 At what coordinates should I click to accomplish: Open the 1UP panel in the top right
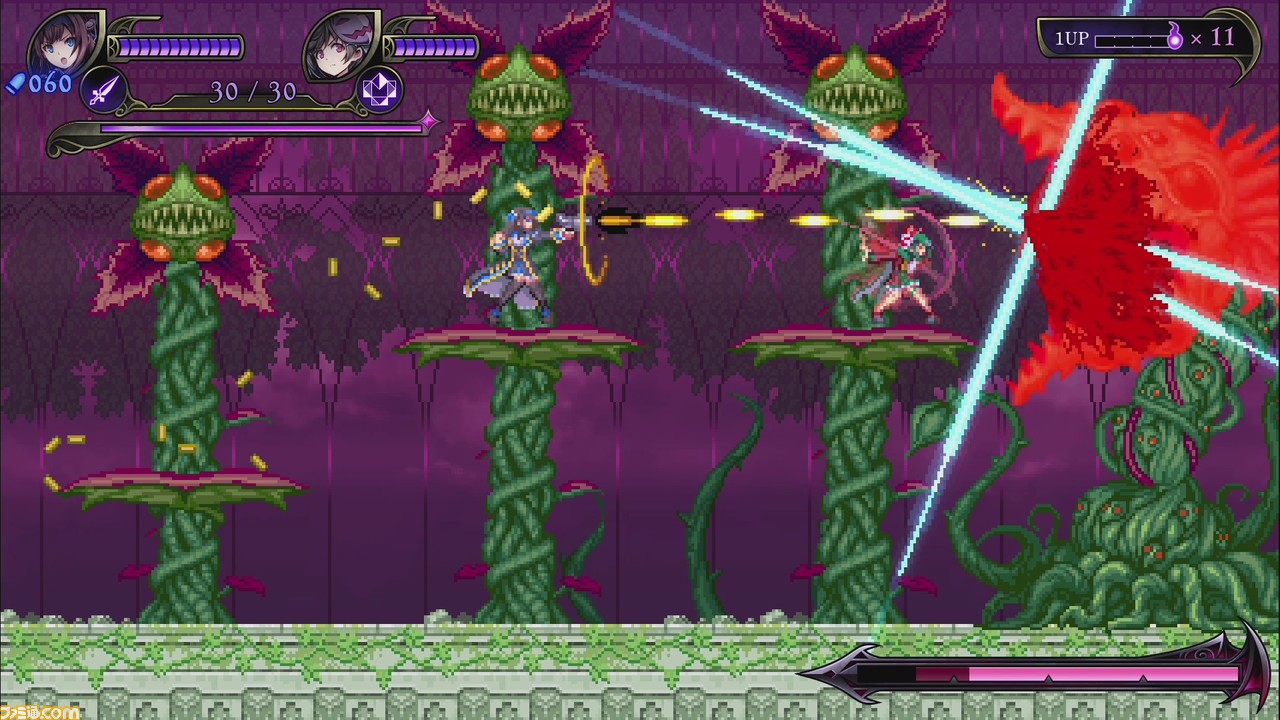[x=1150, y=38]
